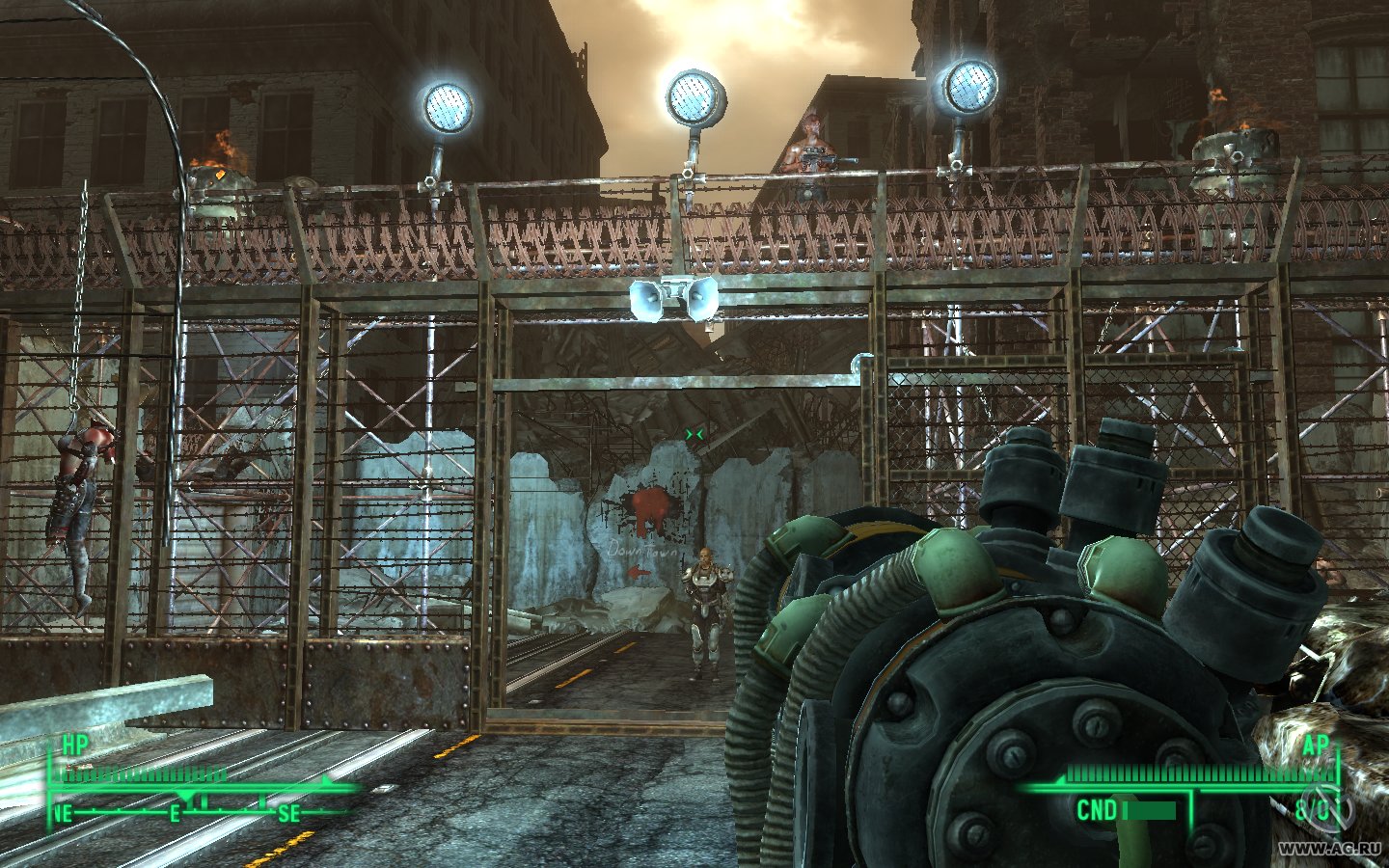Viewport: 1389px width, 868px height.
Task: Click the ammo counter showing 8/0
Action: pyautogui.click(x=1318, y=810)
